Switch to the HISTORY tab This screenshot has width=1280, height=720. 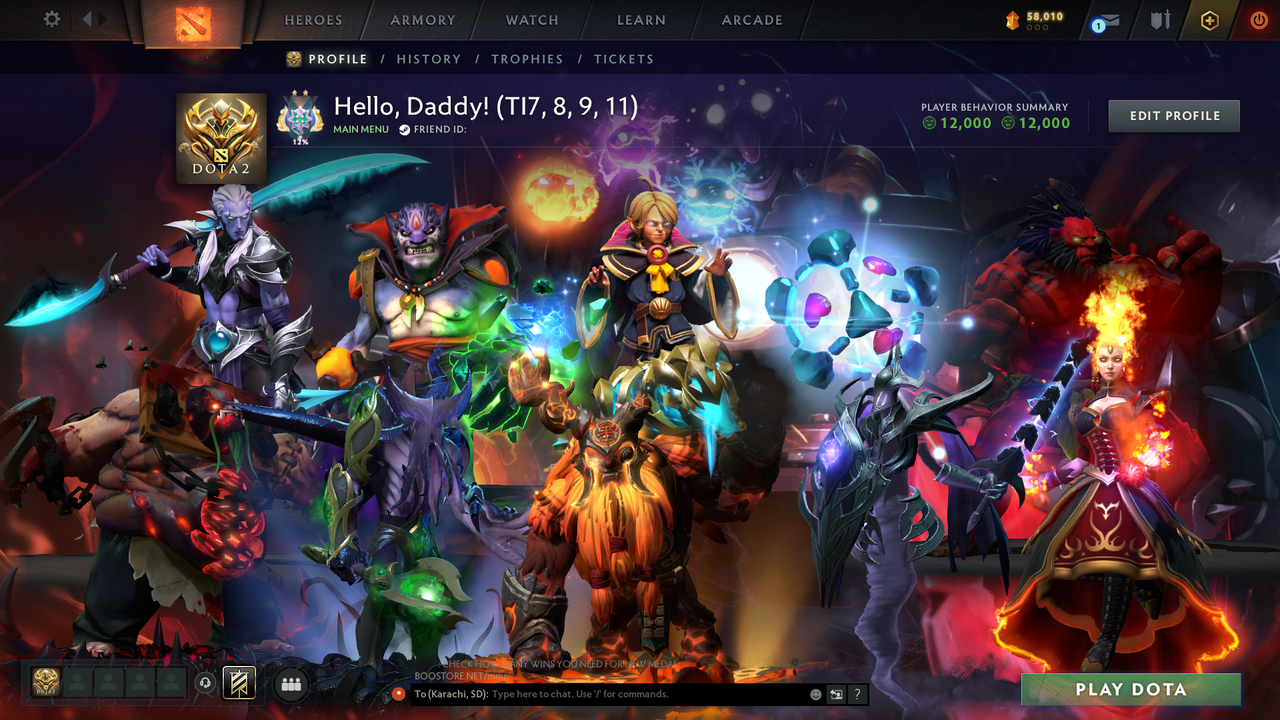pyautogui.click(x=428, y=59)
